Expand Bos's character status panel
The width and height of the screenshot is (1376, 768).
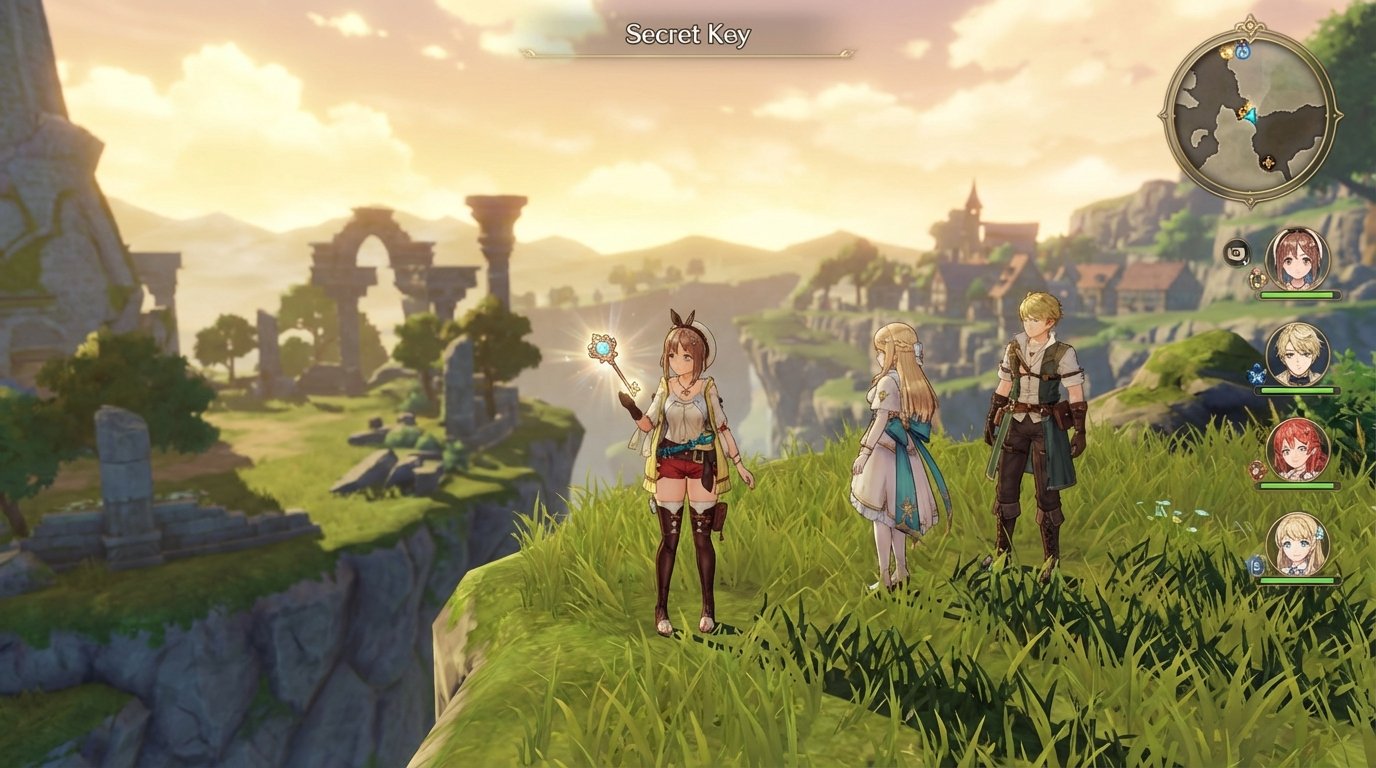(1297, 353)
